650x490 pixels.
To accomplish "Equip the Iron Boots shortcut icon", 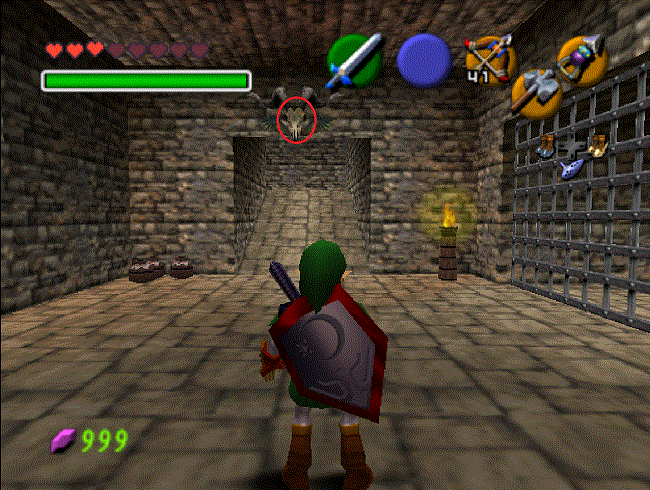I will pos(546,147).
